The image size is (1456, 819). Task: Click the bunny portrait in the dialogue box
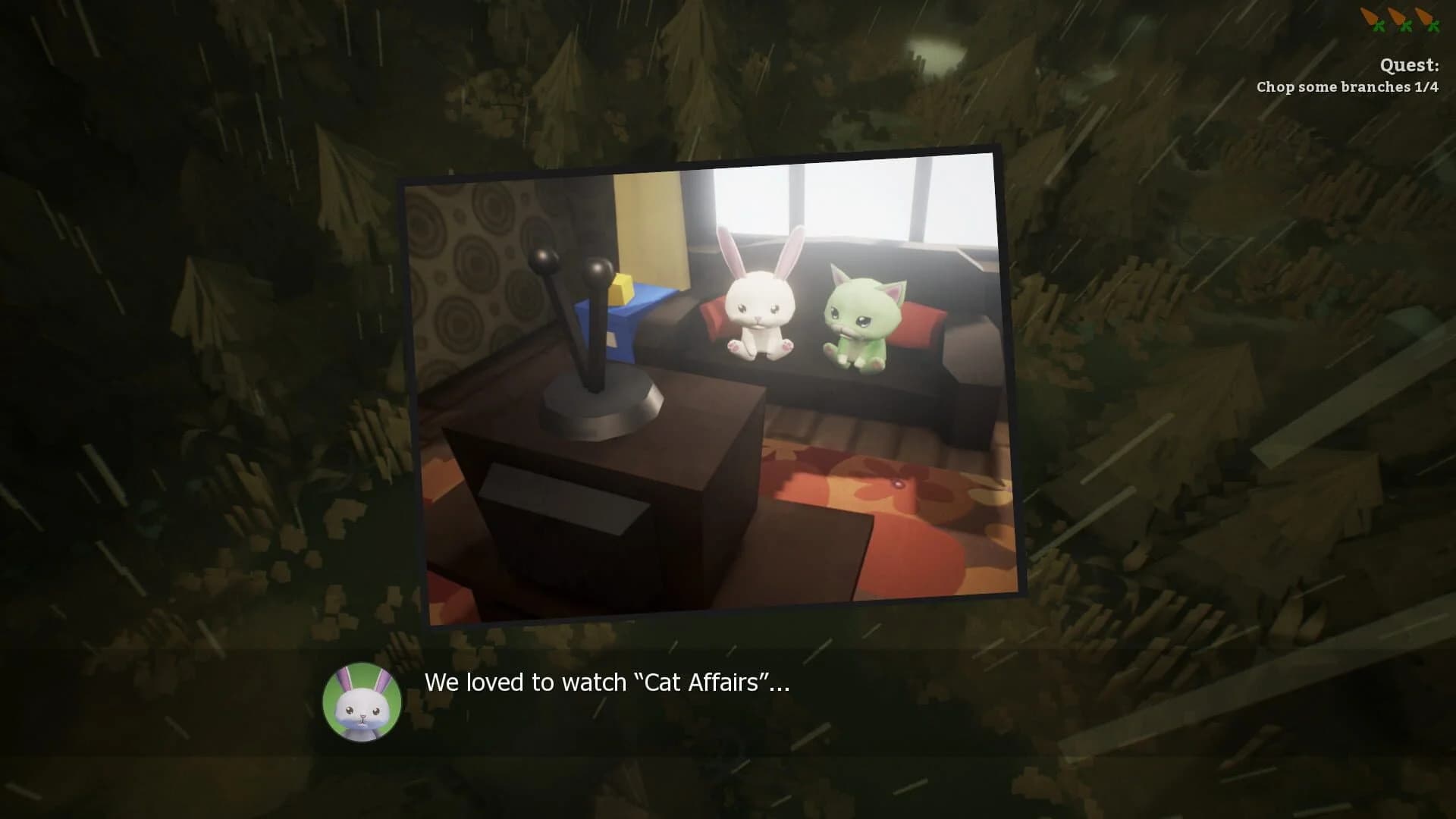click(x=361, y=704)
